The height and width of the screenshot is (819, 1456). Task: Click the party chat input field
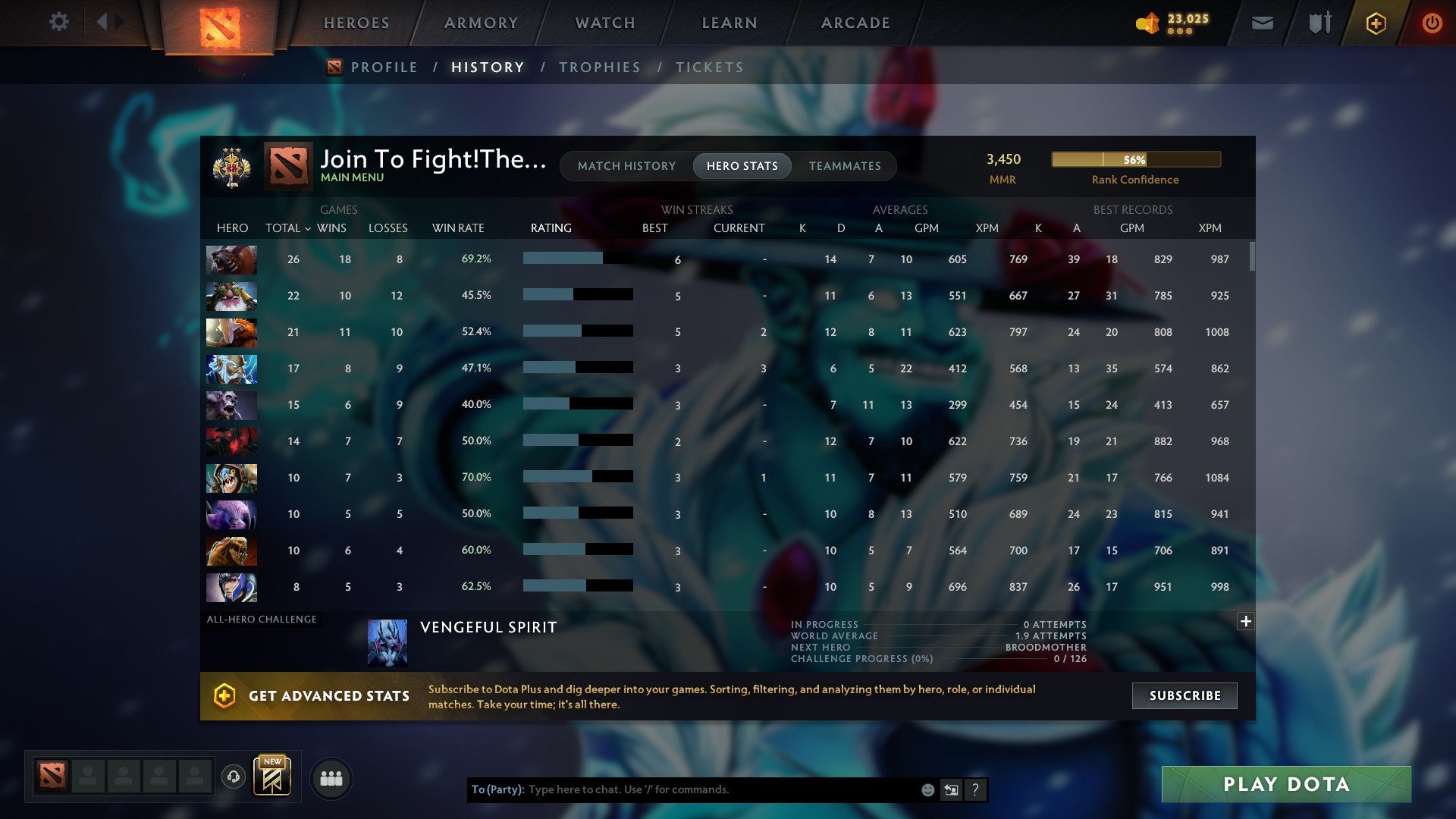[x=682, y=789]
